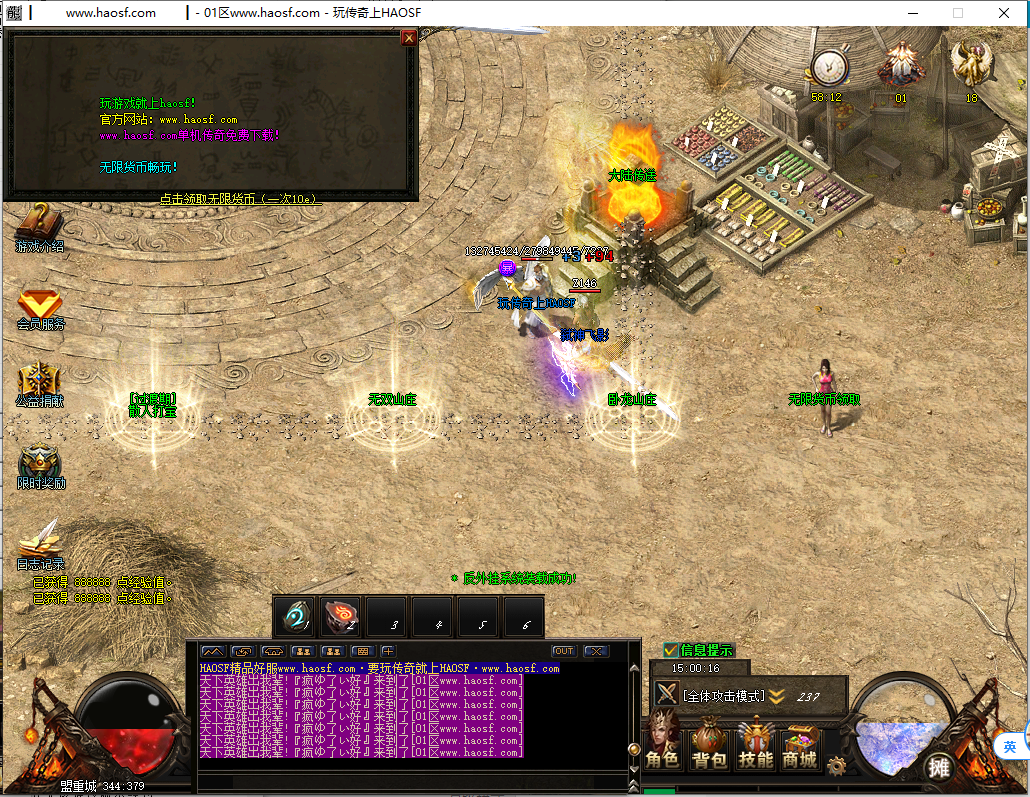Screen dimensions: 1030x797
Task: Open the 游戏介绍 game guide icon
Action: tap(39, 225)
